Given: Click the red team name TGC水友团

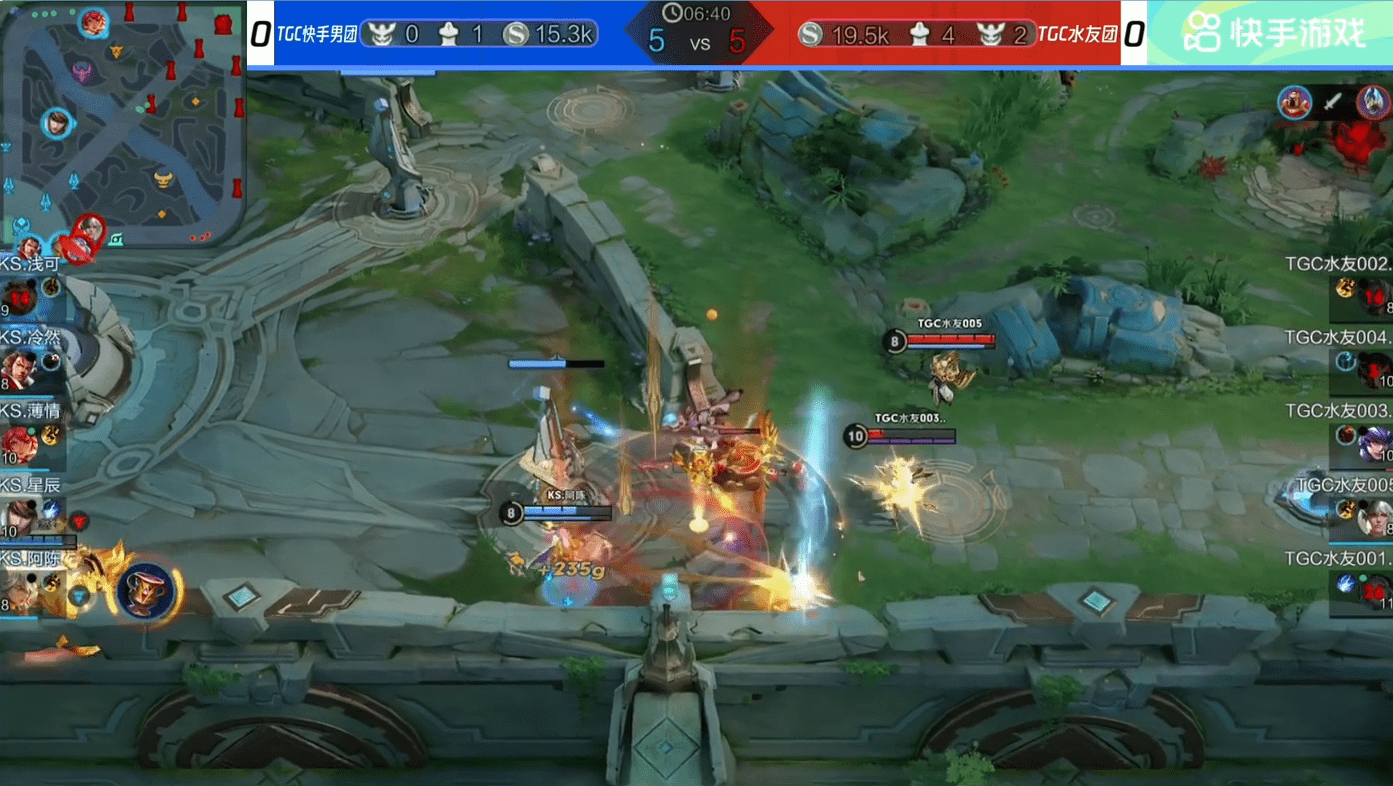Looking at the screenshot, I should [x=1076, y=35].
